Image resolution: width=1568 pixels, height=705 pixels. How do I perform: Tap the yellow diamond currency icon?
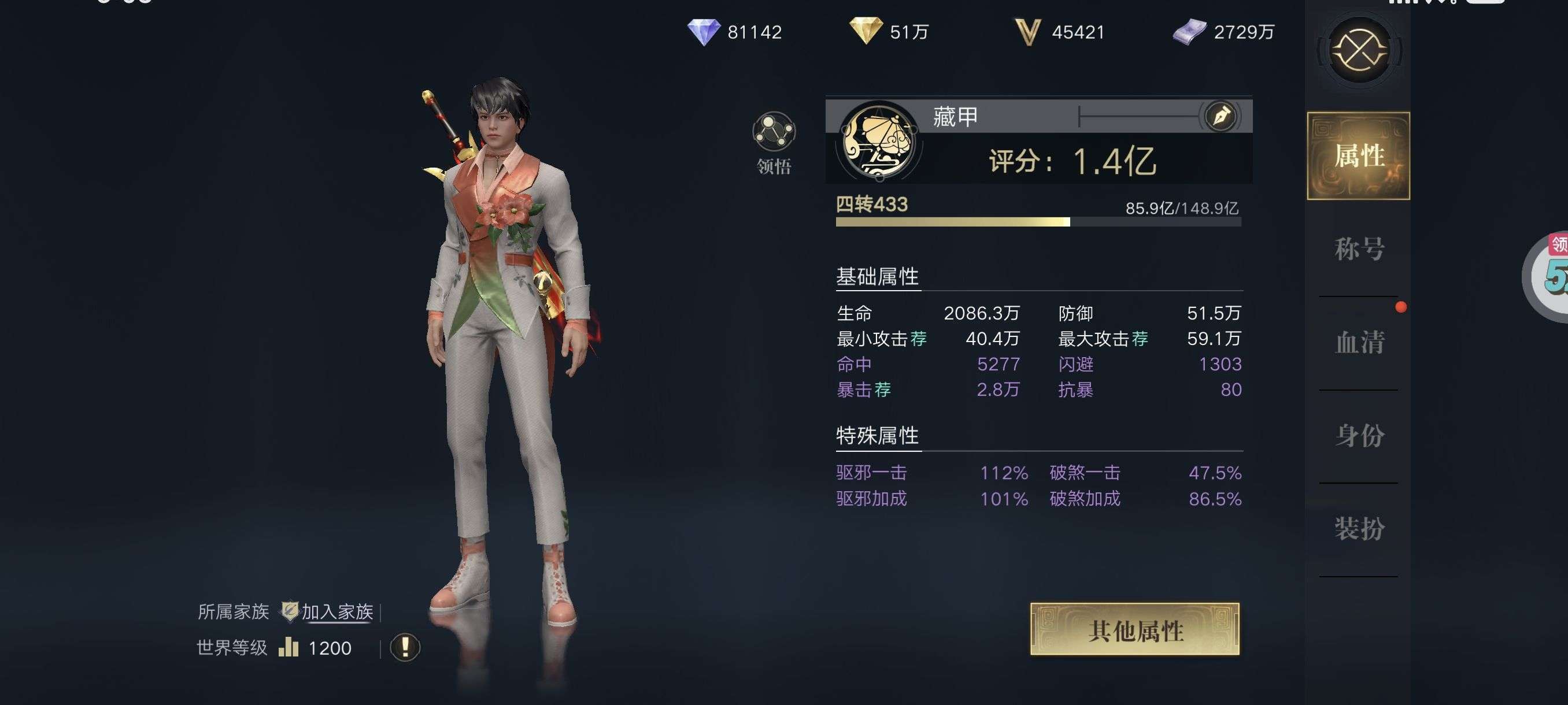(x=866, y=31)
